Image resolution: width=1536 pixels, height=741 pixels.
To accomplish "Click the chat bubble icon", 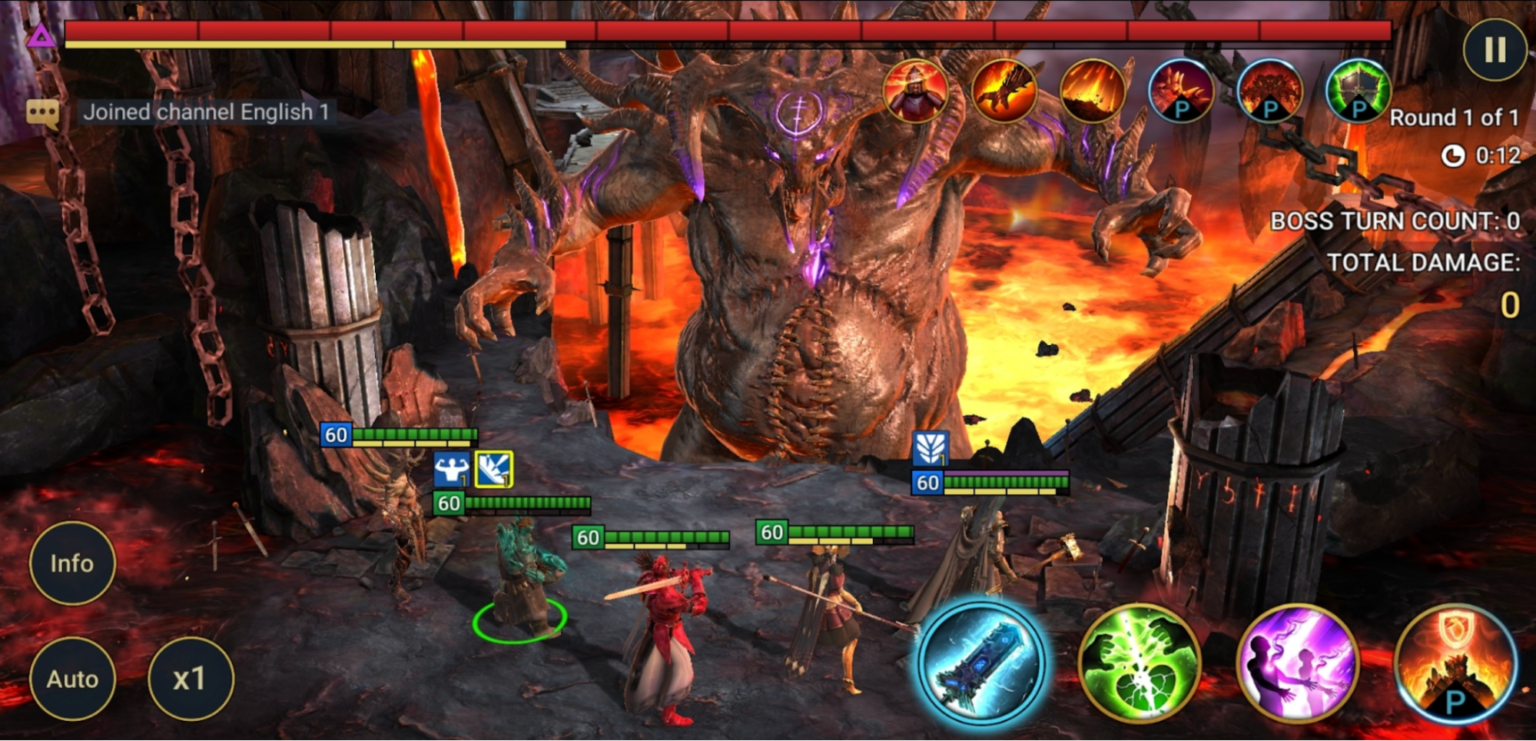I will [44, 112].
